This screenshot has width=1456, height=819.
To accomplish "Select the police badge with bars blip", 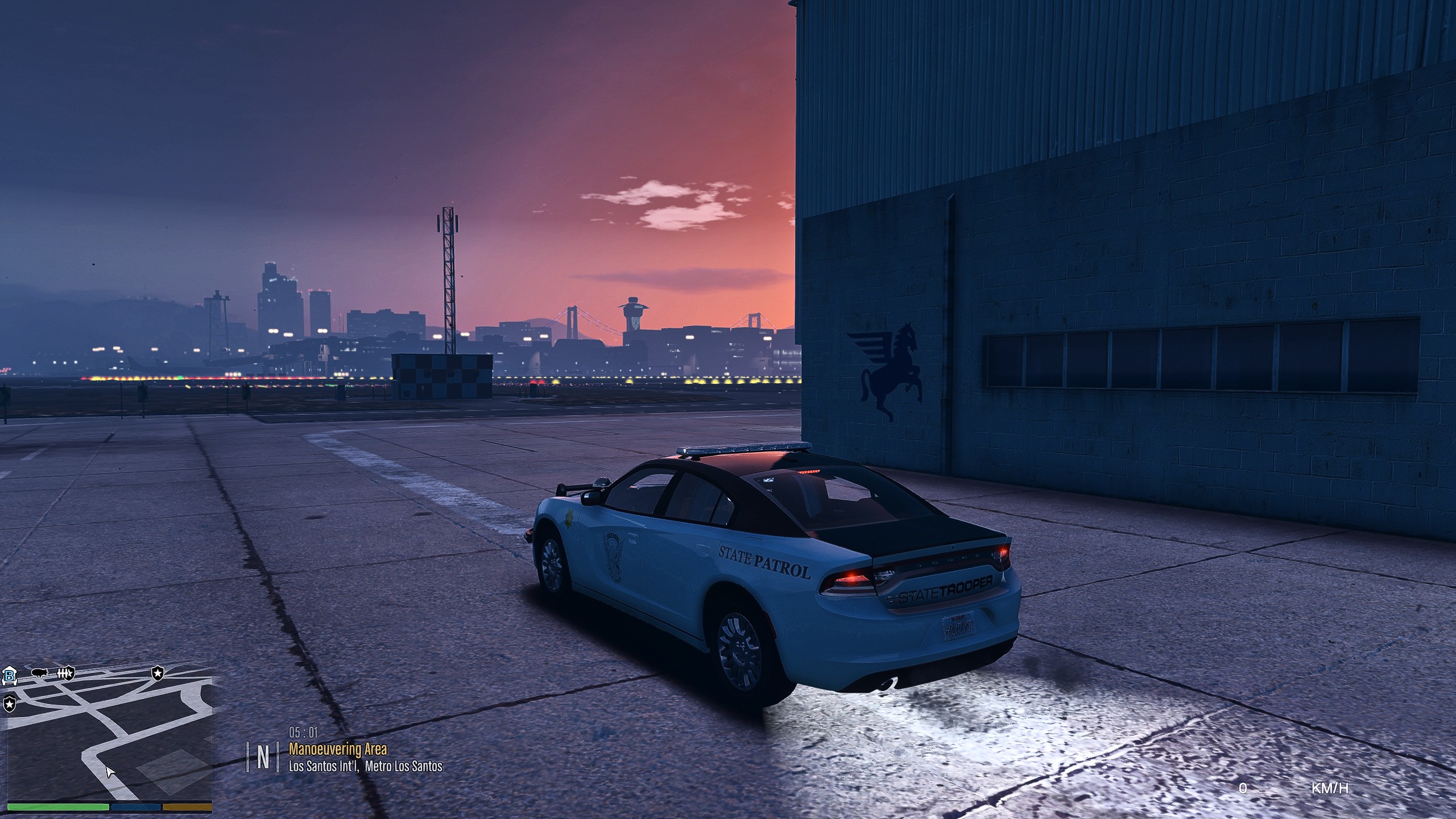I will click(x=65, y=674).
